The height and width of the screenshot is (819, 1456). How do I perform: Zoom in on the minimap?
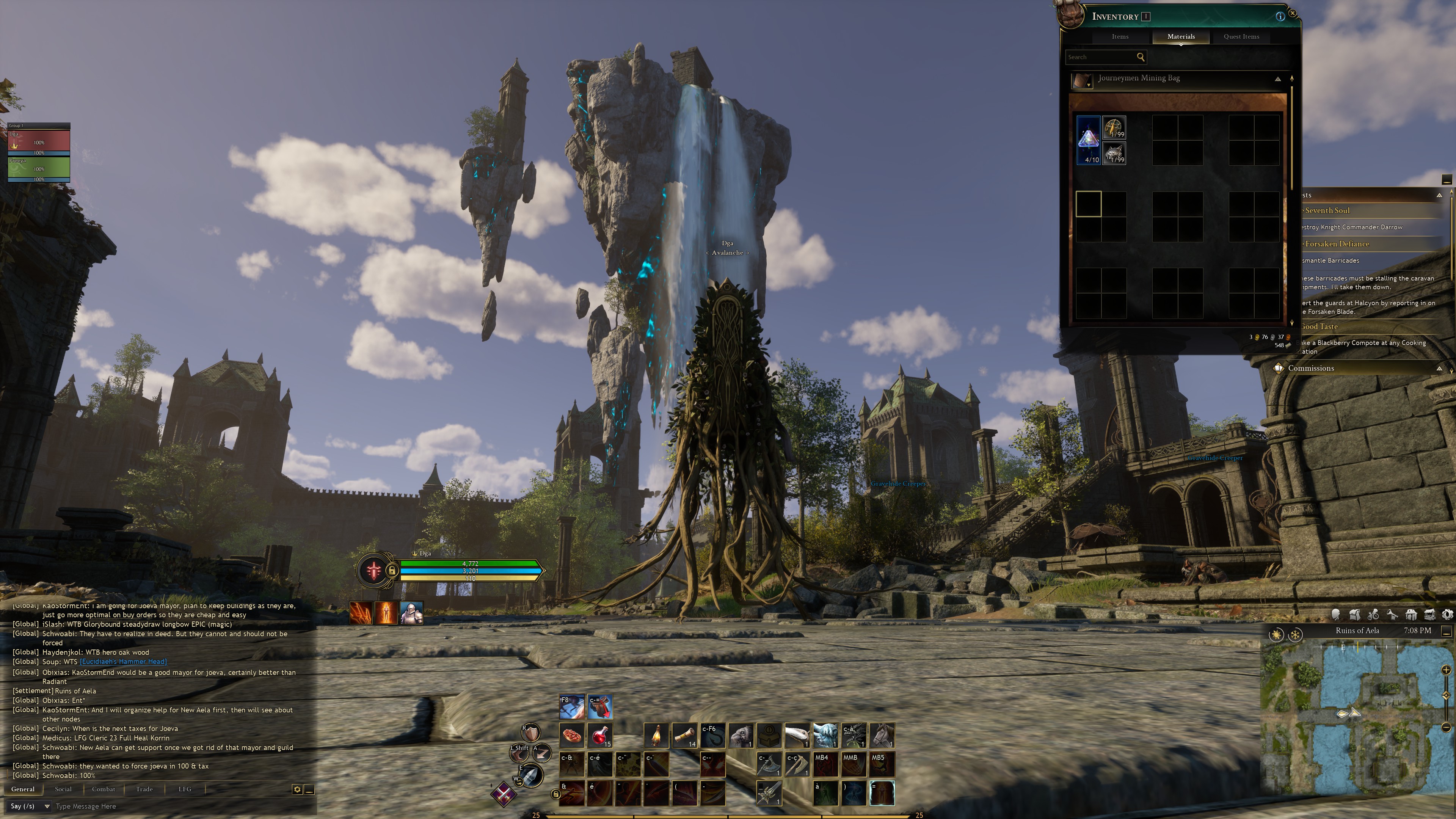(x=1447, y=670)
